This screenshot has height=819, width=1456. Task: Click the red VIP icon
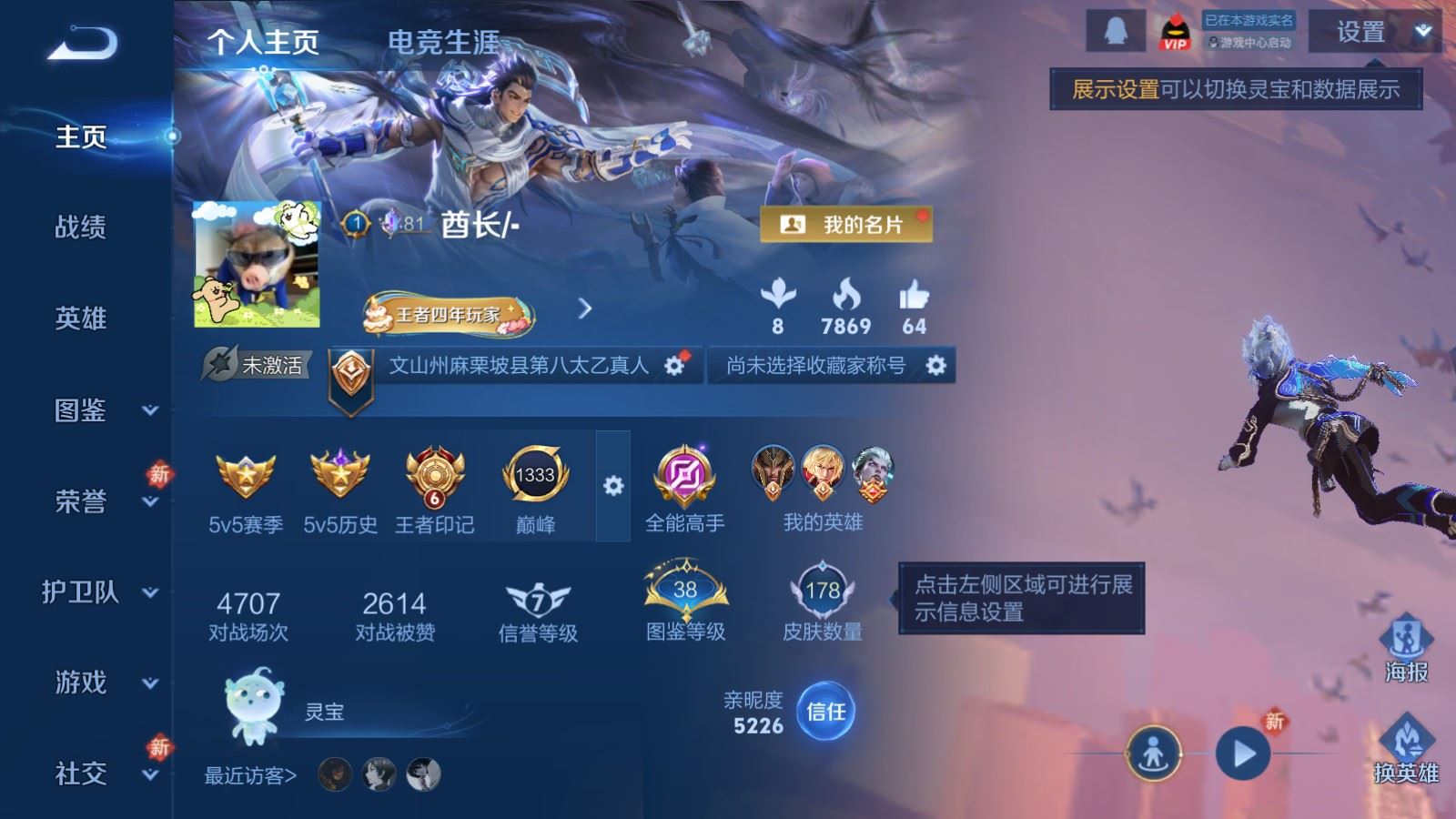point(1173,30)
